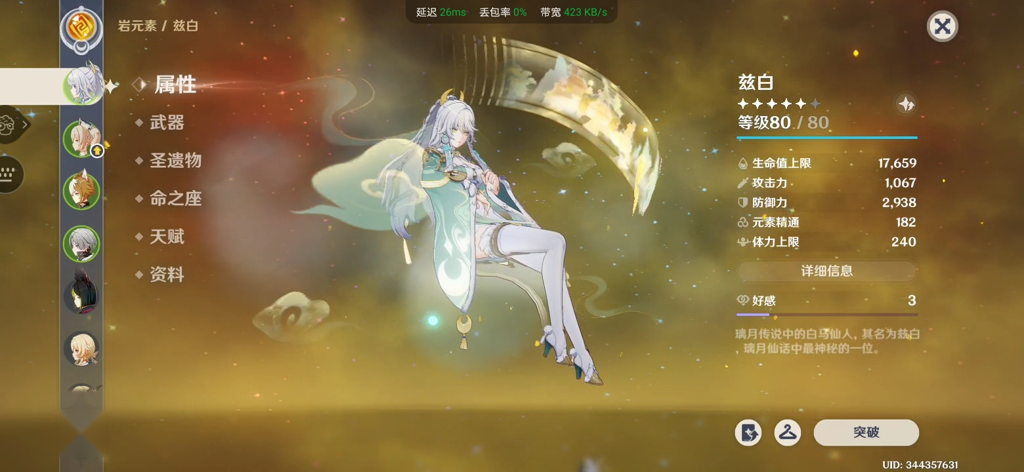The image size is (1024, 472).
Task: Switch to the 圣遗物 (Artifacts) tab
Action: pyautogui.click(x=175, y=160)
